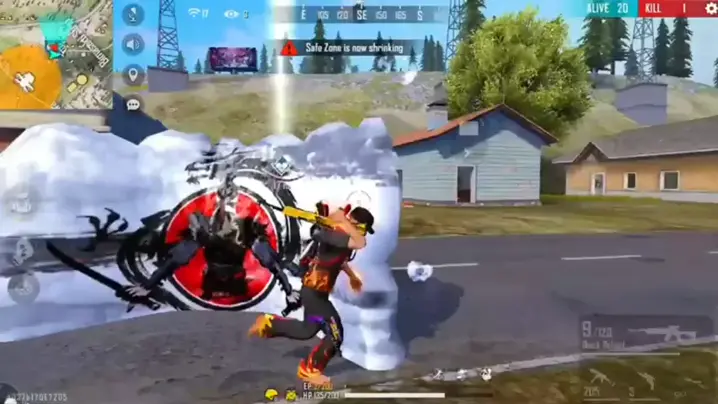Open the minimap
718x404 pixels.
pyautogui.click(x=55, y=53)
